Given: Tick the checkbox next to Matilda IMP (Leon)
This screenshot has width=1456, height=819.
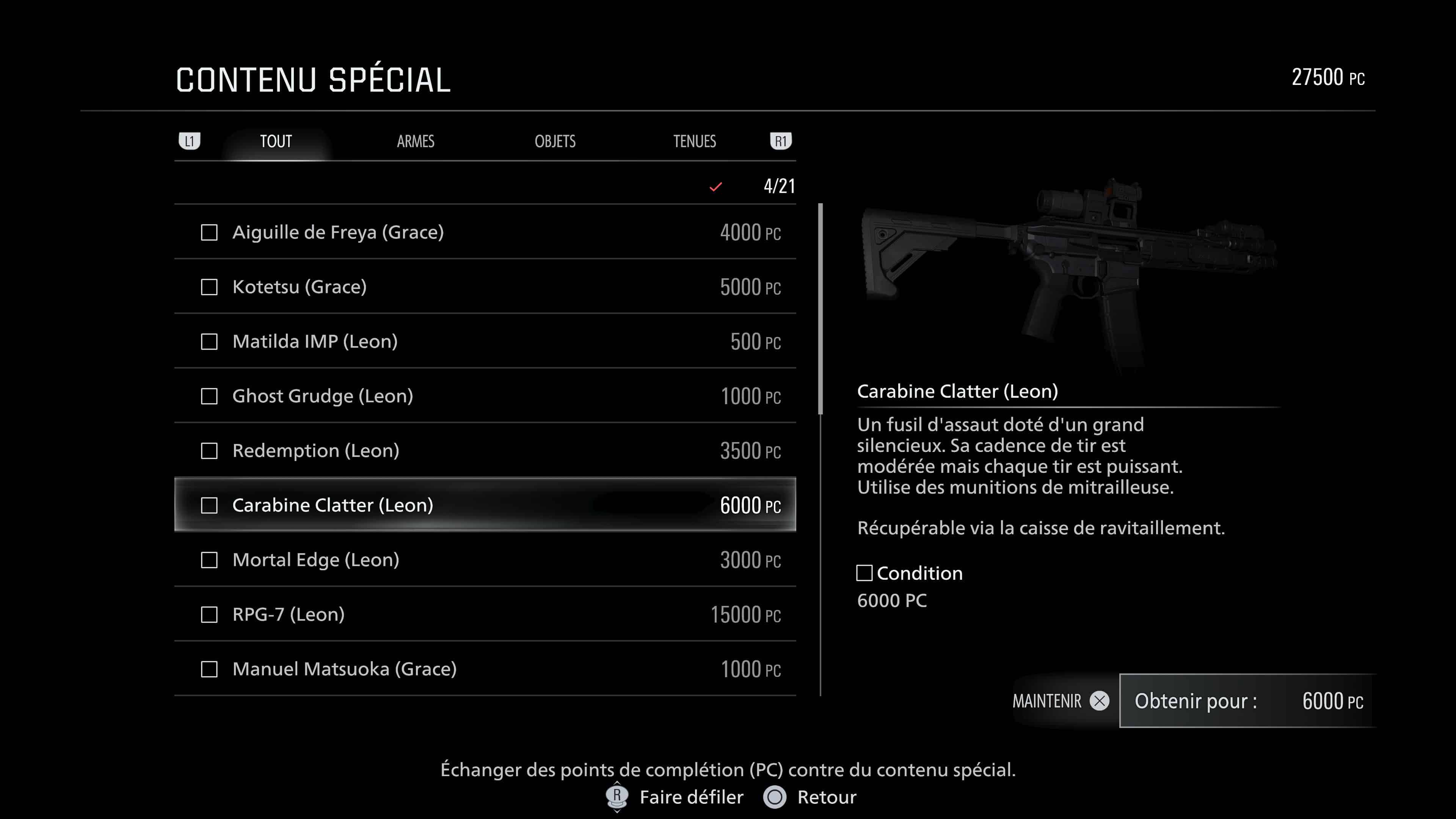Looking at the screenshot, I should pyautogui.click(x=209, y=341).
